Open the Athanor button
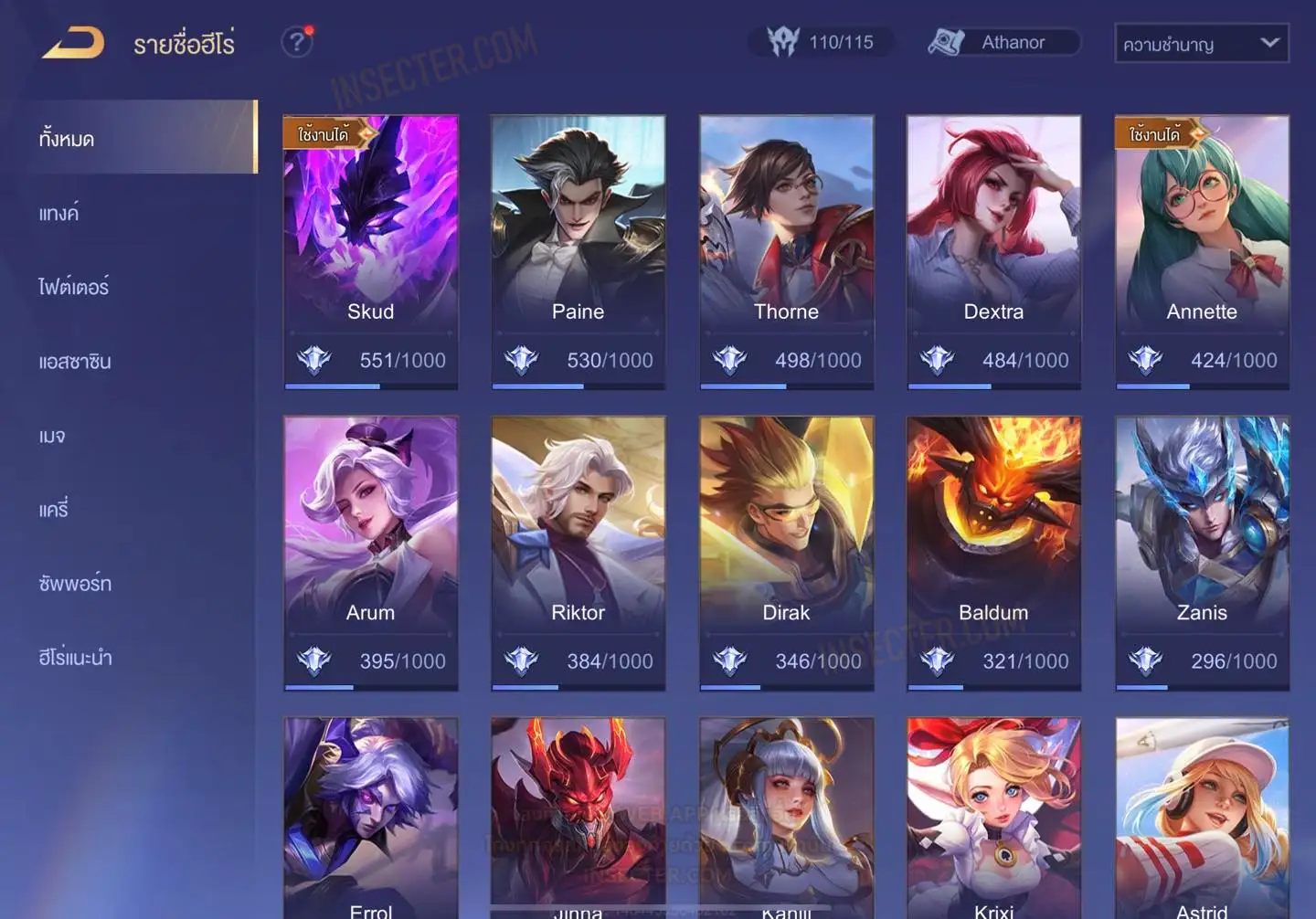1316x919 pixels. (1003, 42)
